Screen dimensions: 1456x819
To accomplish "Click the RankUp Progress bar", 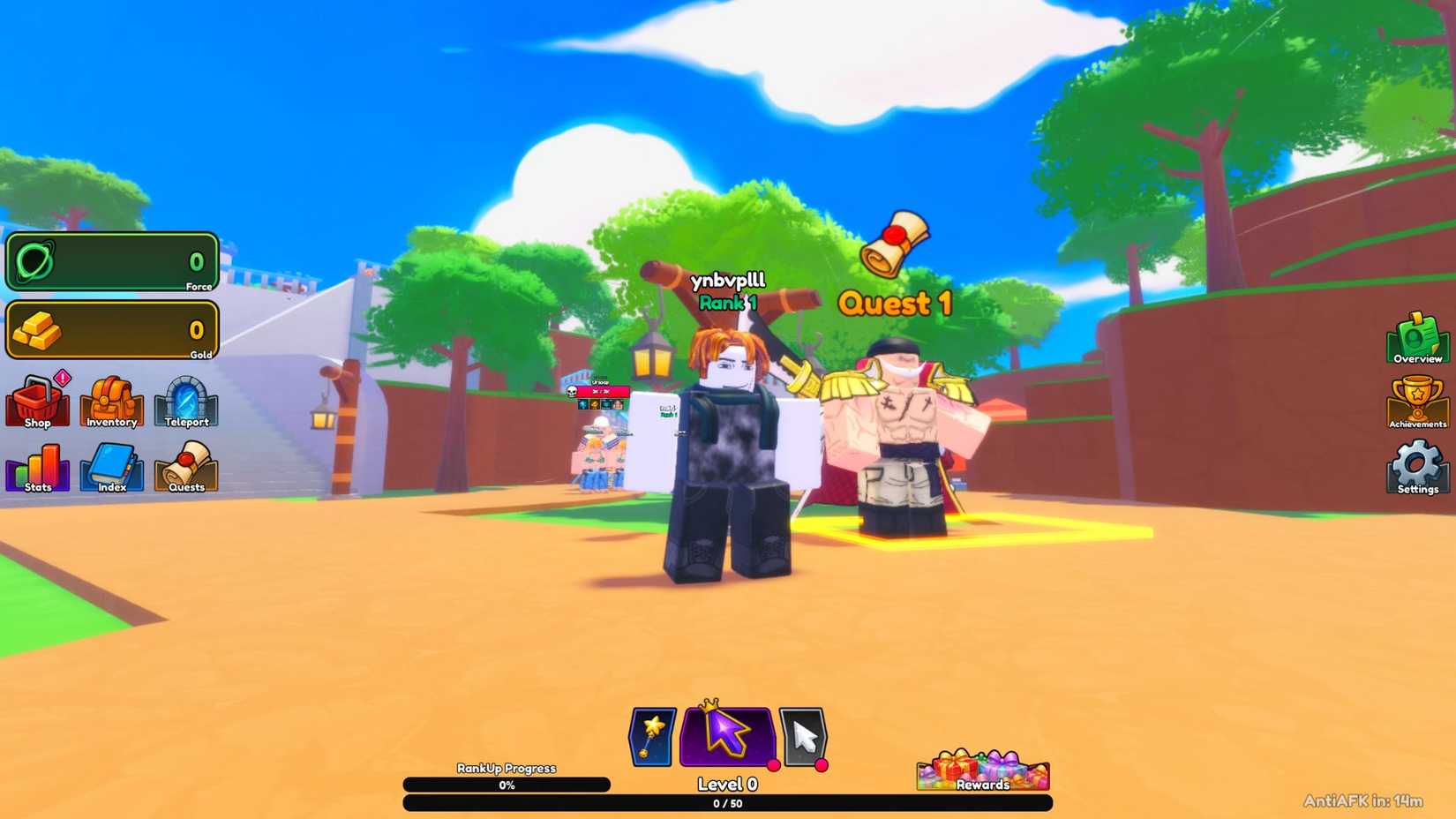I will 507,784.
